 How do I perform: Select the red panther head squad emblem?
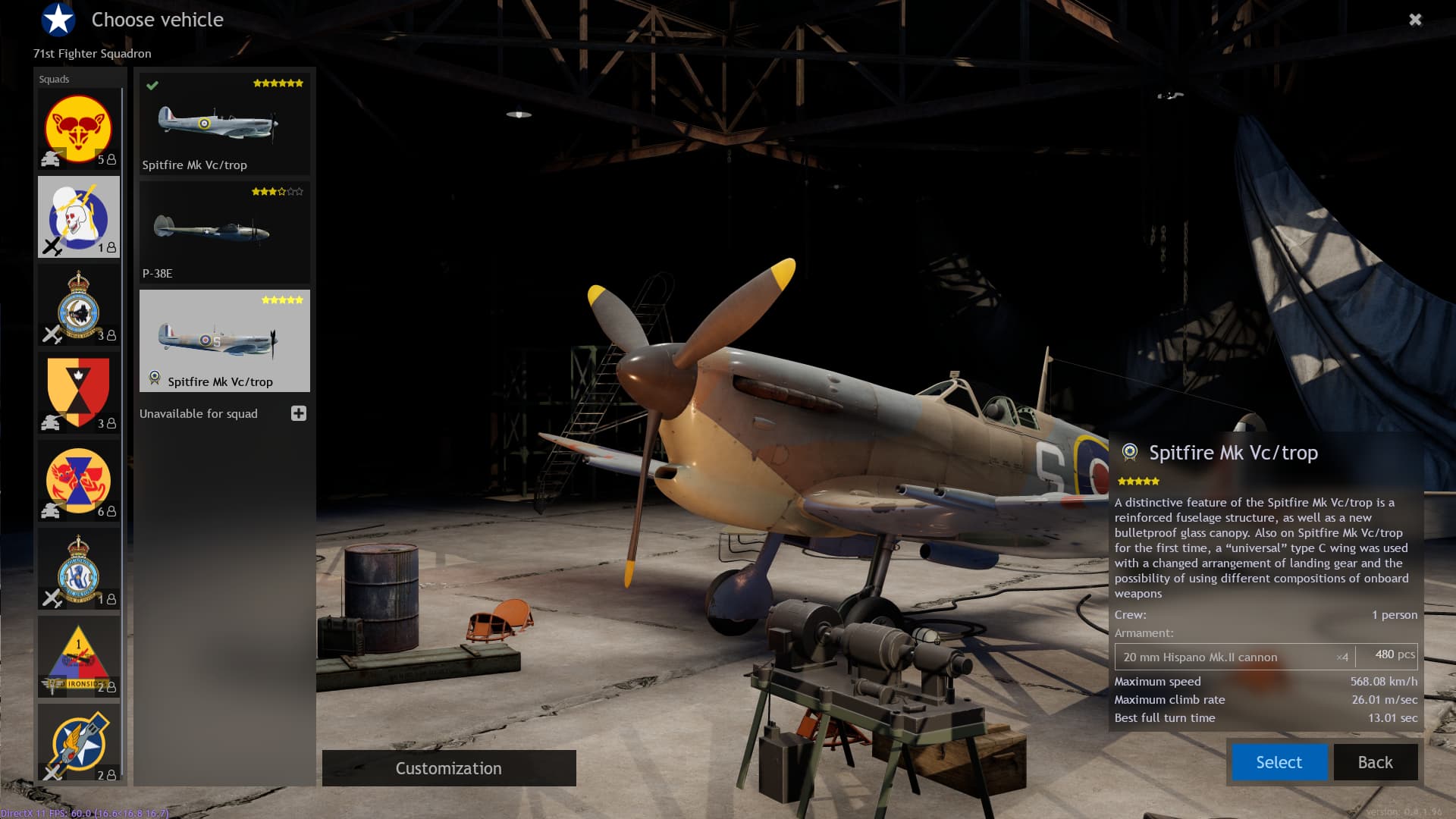[79, 129]
